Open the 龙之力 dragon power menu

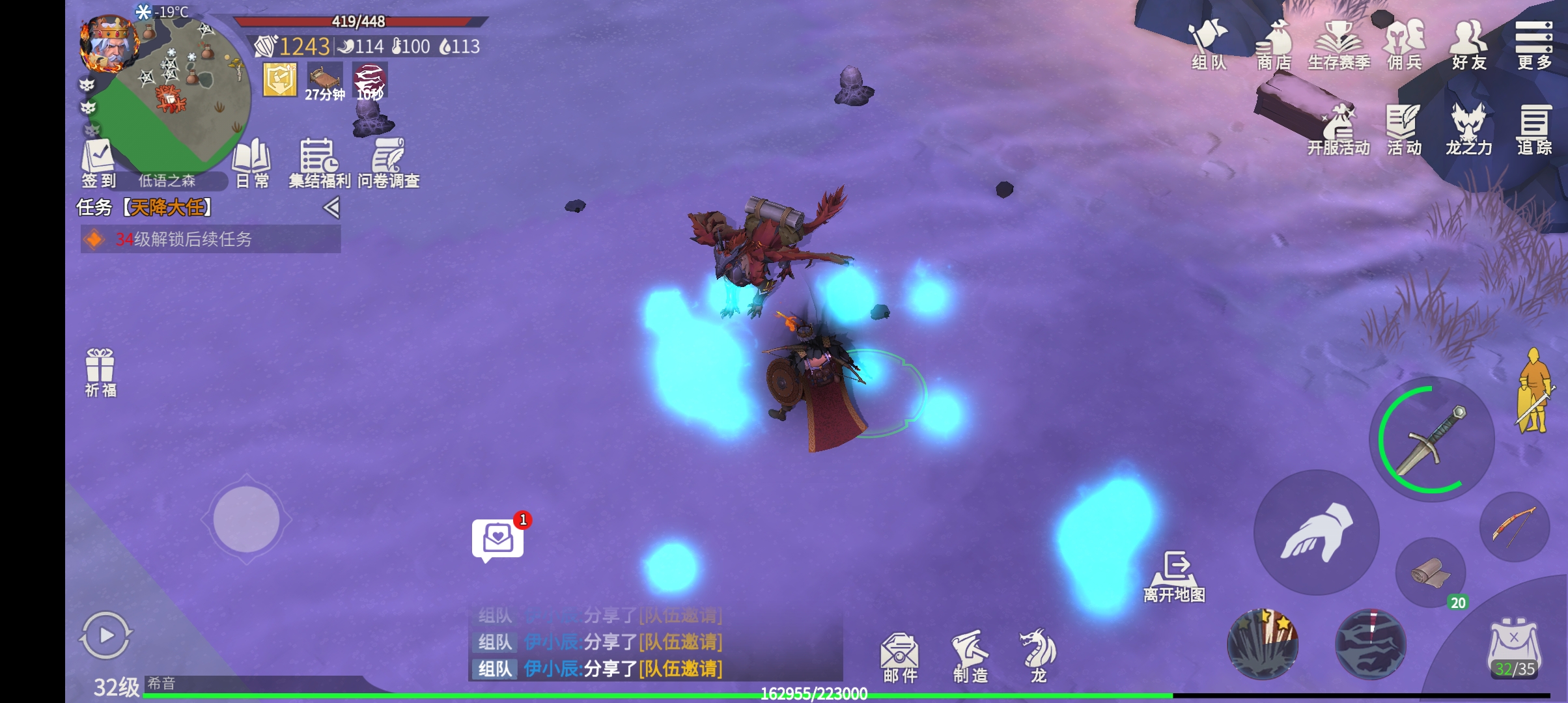coord(1469,130)
